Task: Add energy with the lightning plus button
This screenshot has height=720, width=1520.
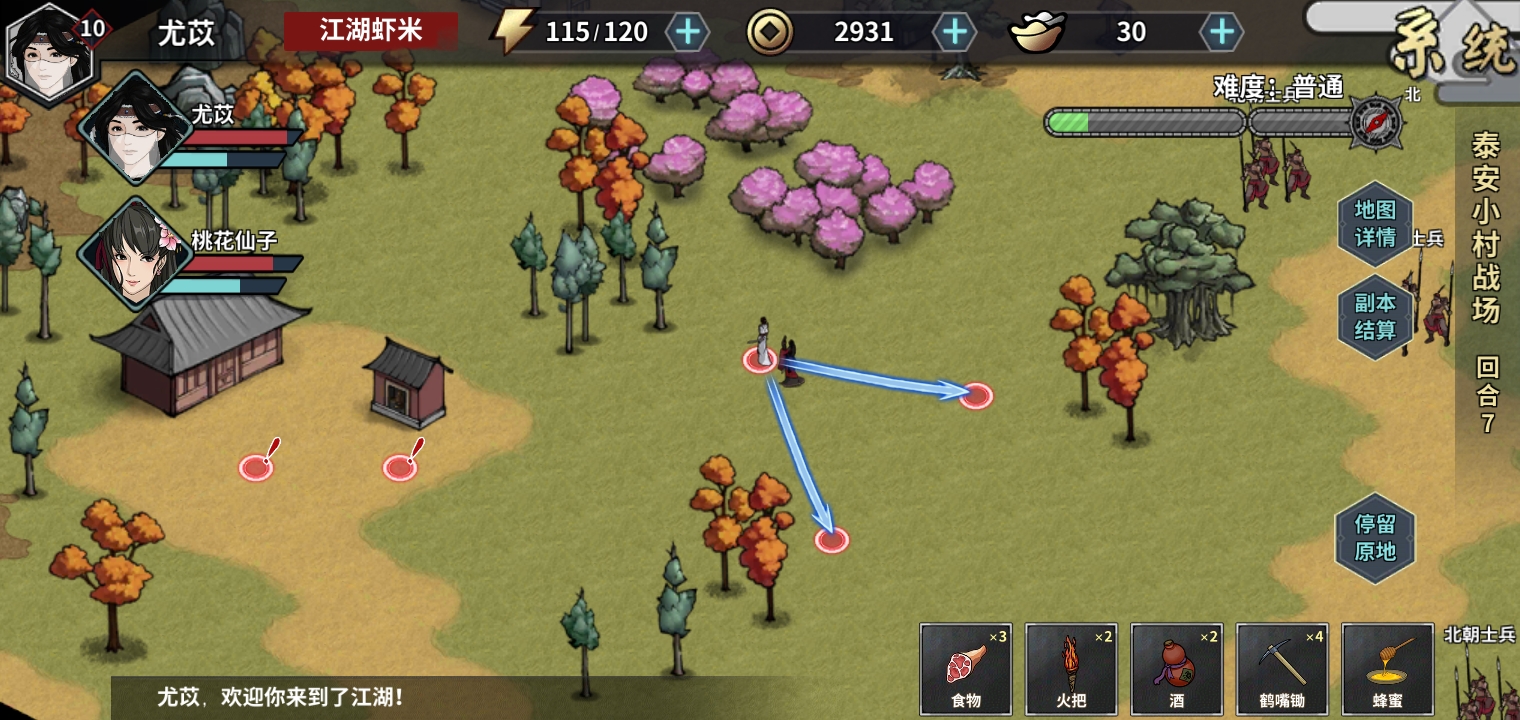Action: (687, 32)
